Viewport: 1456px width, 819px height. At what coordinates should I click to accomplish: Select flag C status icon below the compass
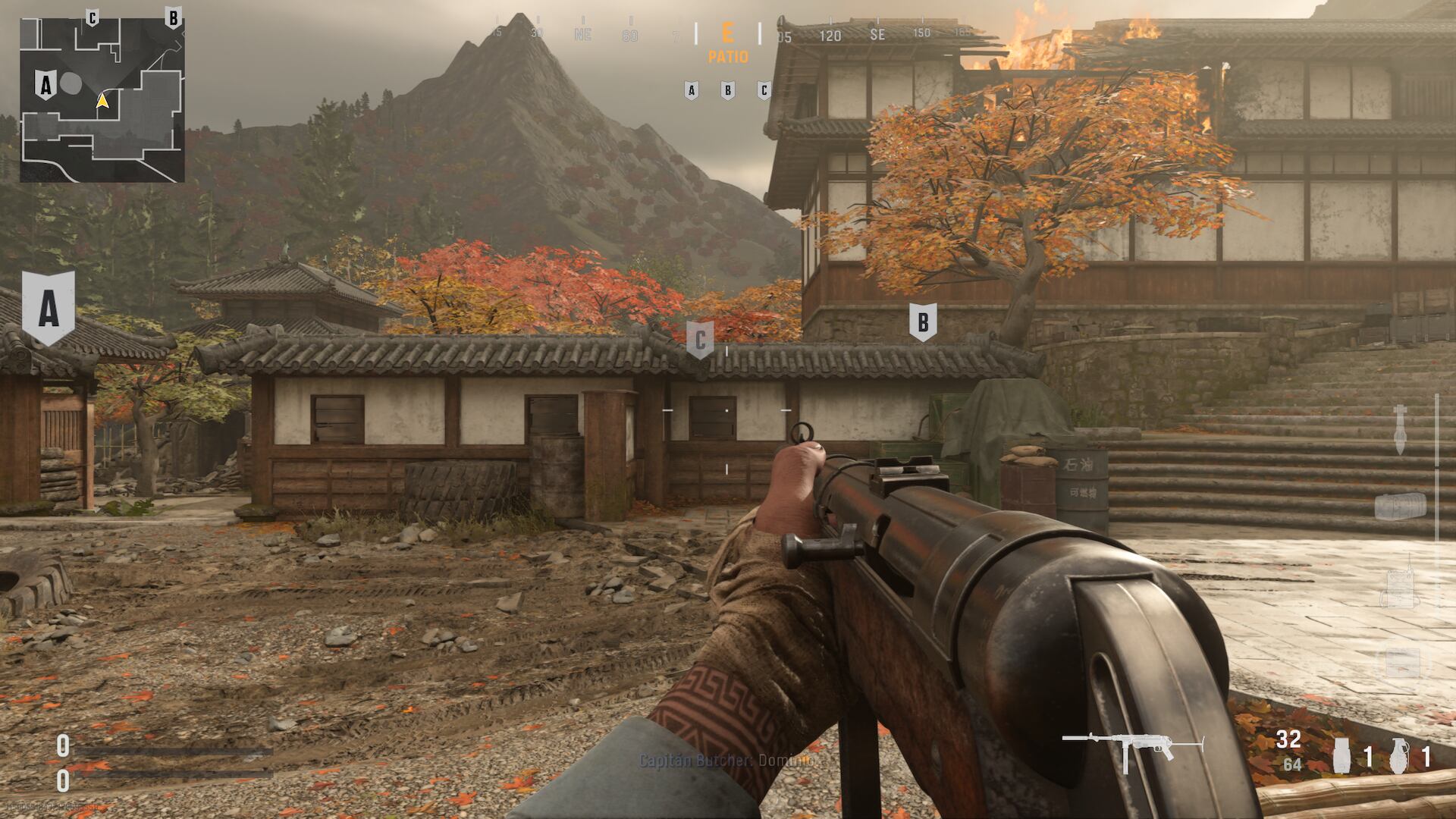764,91
